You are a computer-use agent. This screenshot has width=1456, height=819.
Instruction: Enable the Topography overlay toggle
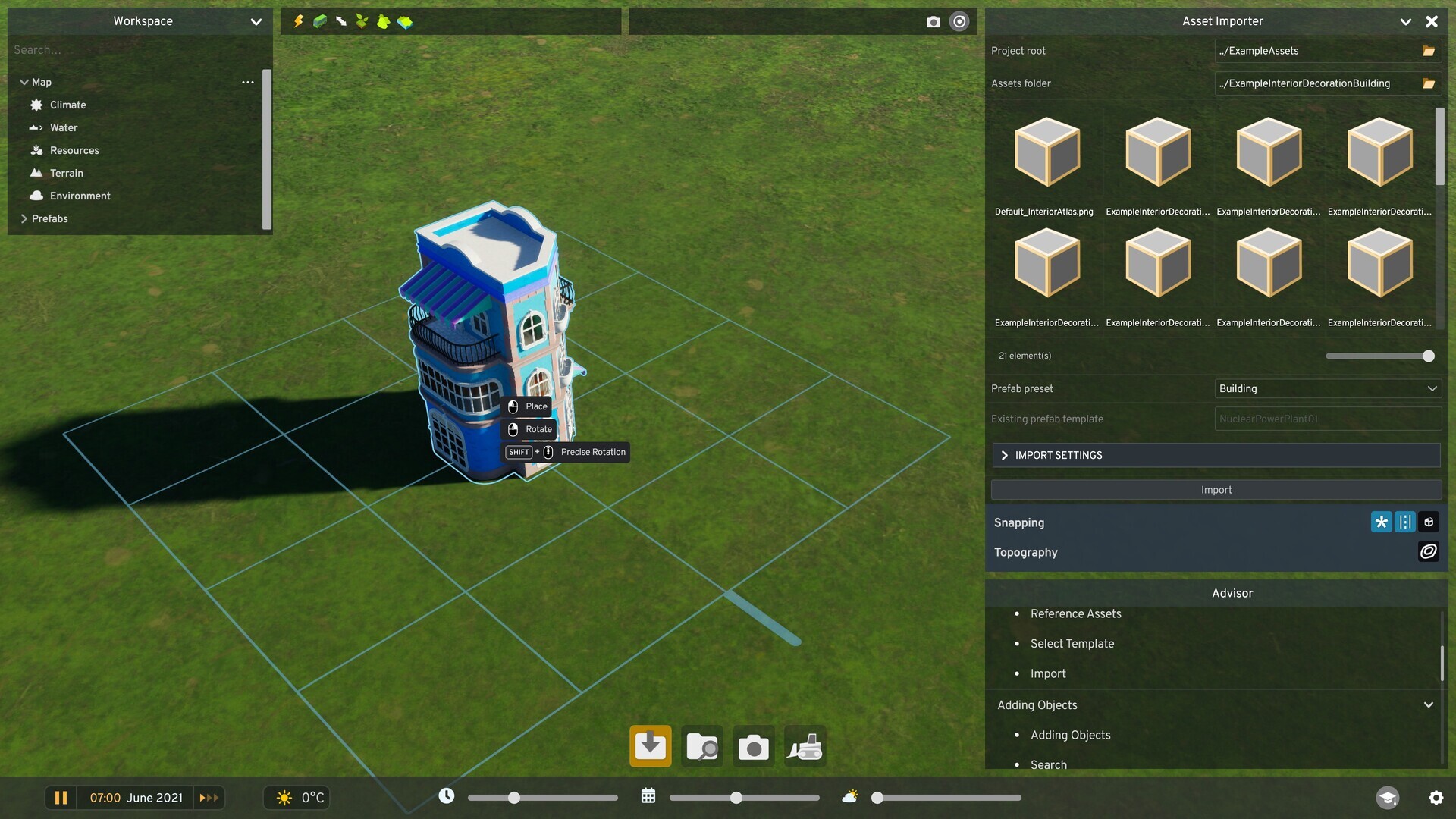coord(1429,552)
